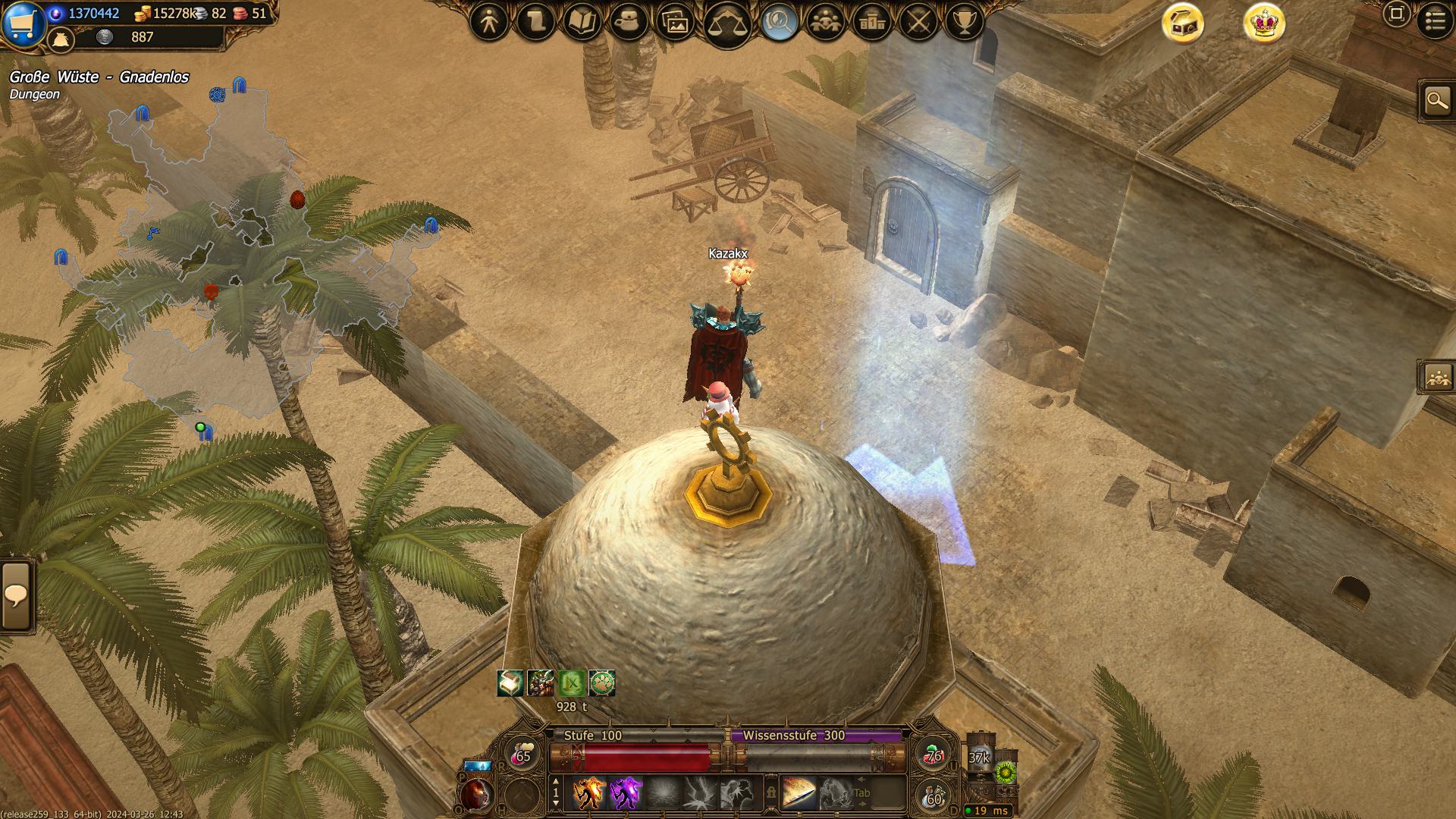Open the balance scales menu
The image size is (1456, 819).
click(x=726, y=24)
